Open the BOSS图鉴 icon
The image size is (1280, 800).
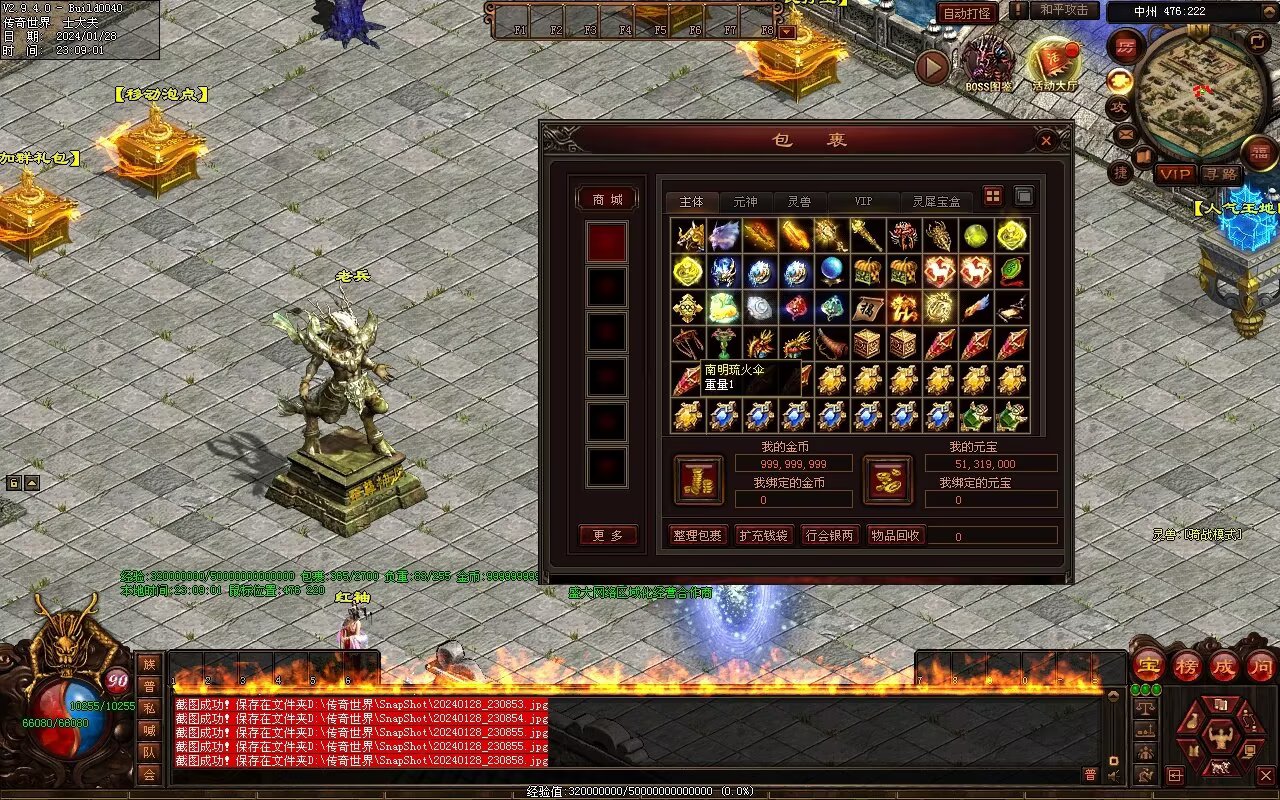[988, 62]
